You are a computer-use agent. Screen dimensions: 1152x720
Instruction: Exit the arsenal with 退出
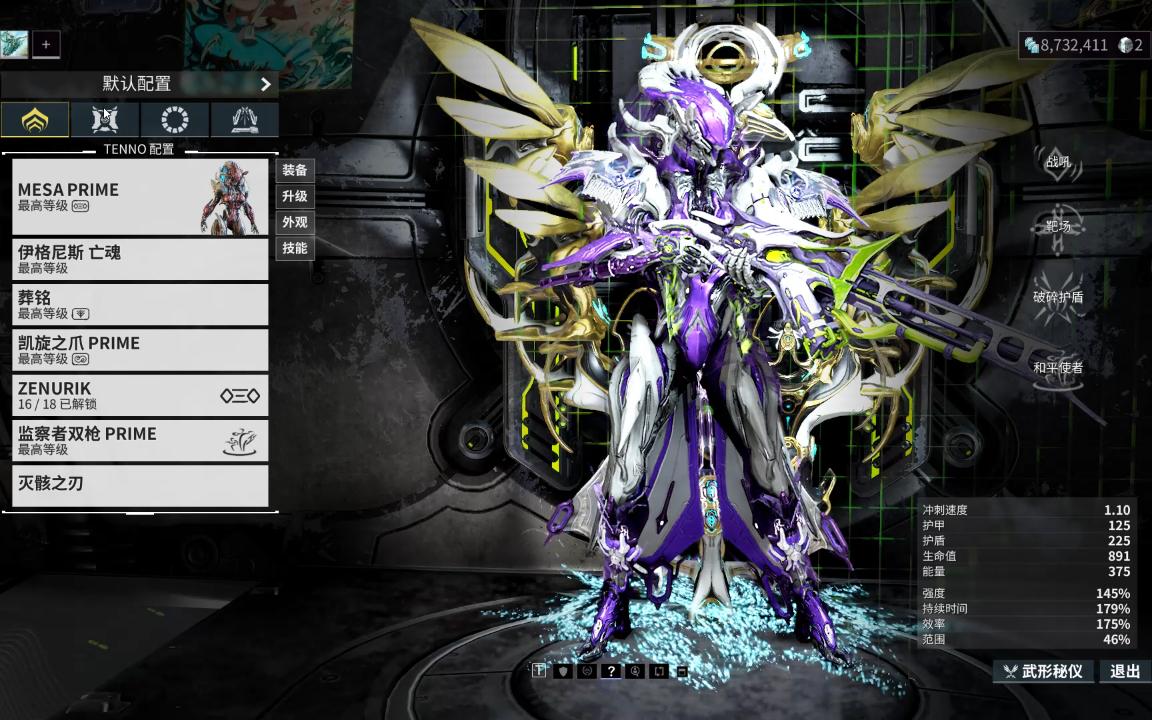click(1125, 671)
